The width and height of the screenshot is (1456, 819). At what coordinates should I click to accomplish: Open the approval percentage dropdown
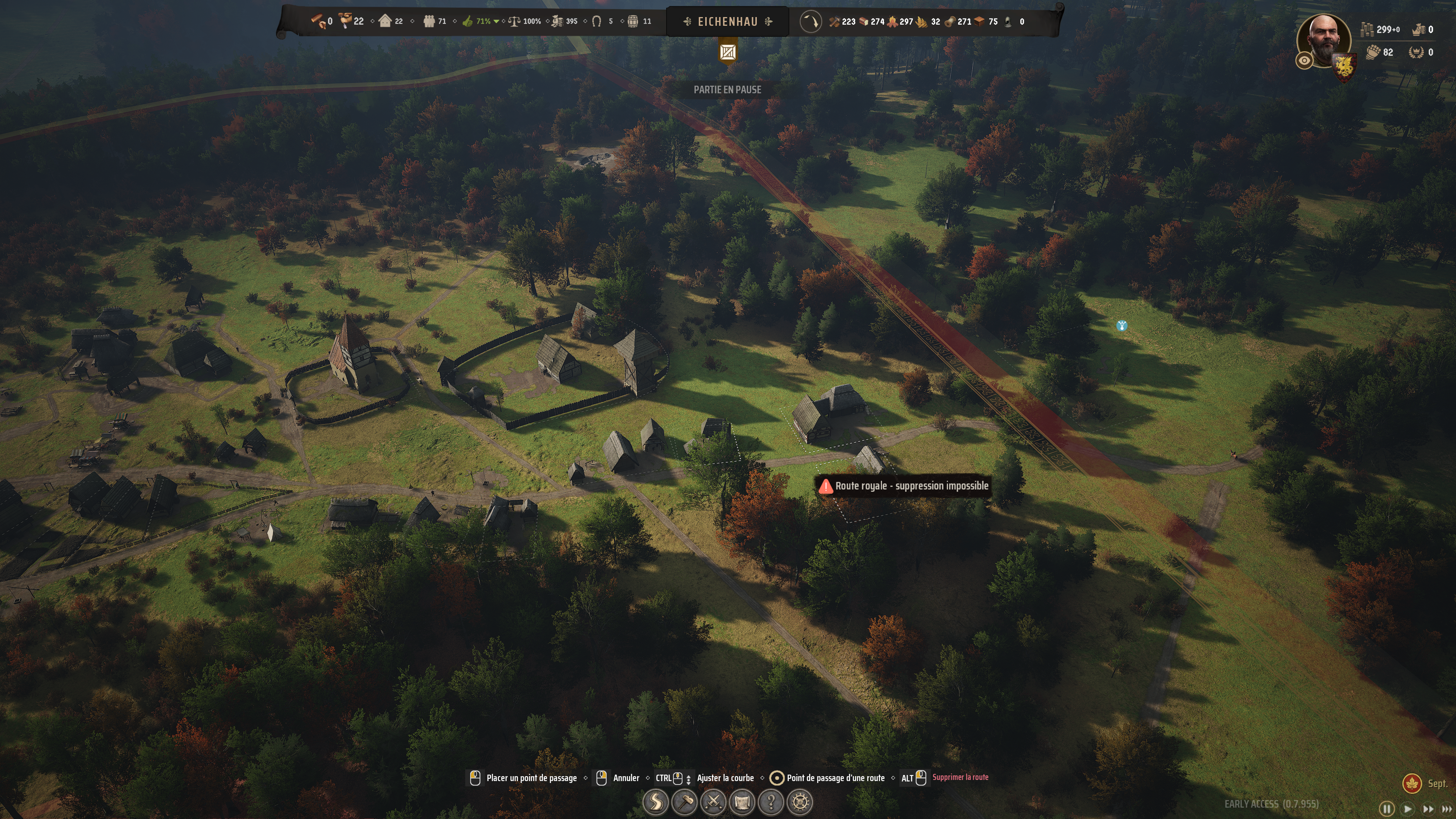tap(496, 22)
